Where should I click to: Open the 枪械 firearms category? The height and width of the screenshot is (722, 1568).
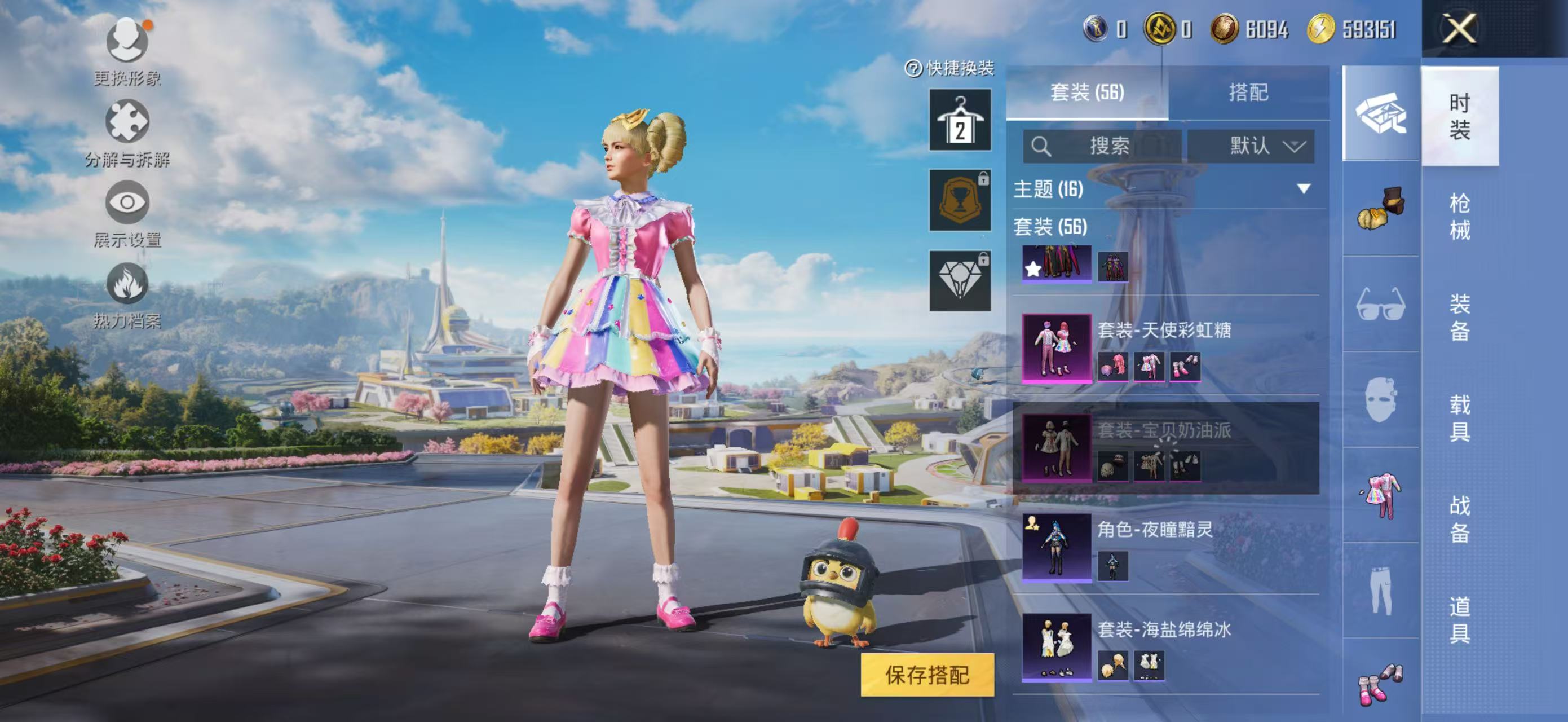[x=1460, y=216]
